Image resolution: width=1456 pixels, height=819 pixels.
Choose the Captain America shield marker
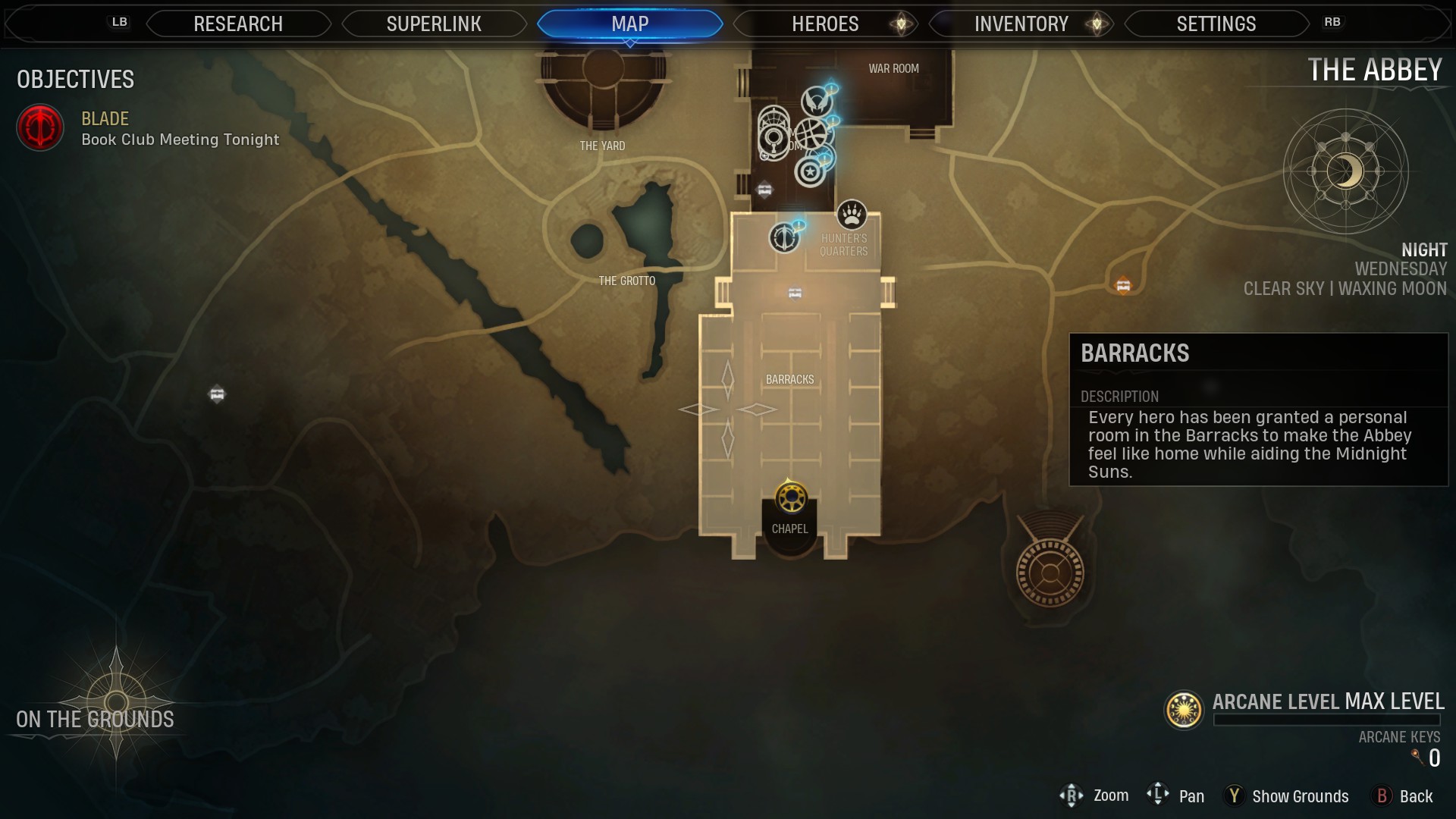810,172
